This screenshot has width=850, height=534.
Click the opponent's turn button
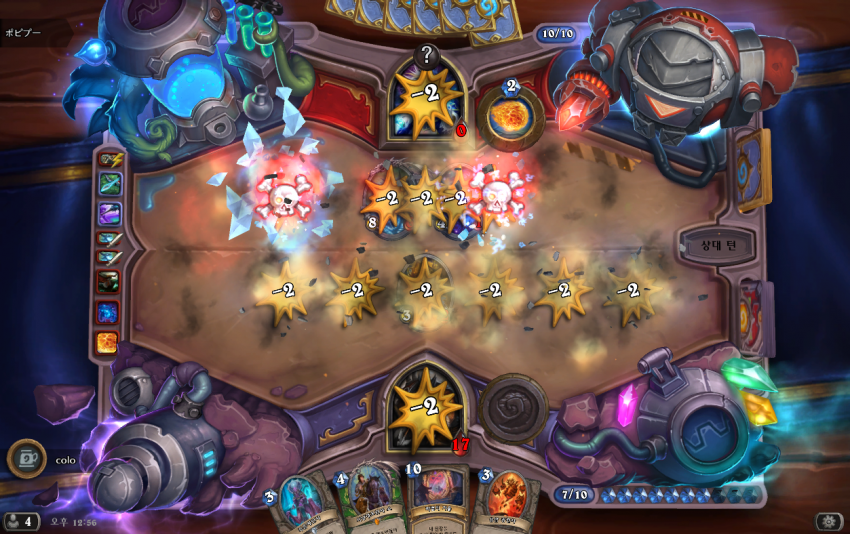(715, 244)
